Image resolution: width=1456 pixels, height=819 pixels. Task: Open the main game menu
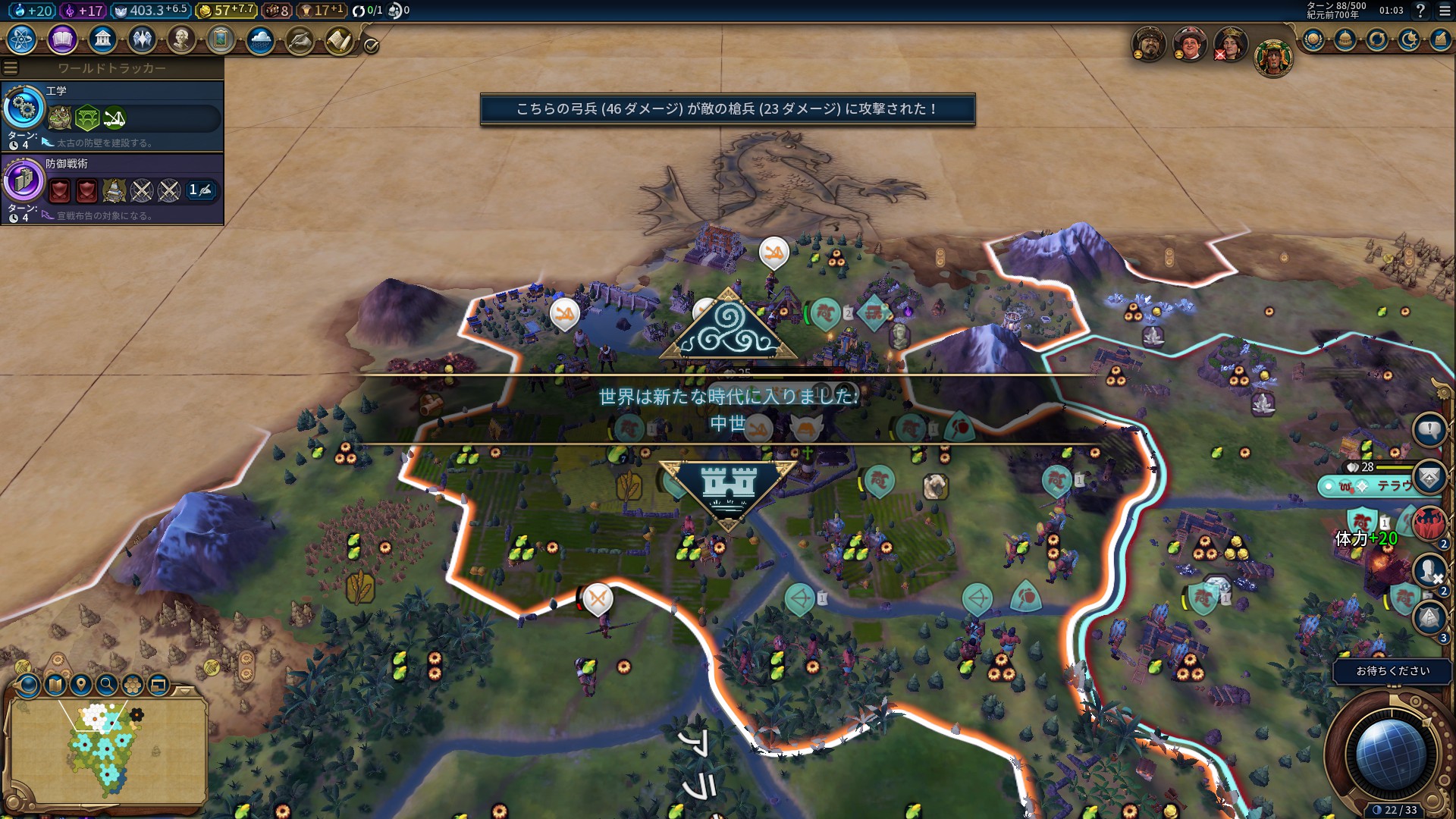pyautogui.click(x=1445, y=11)
